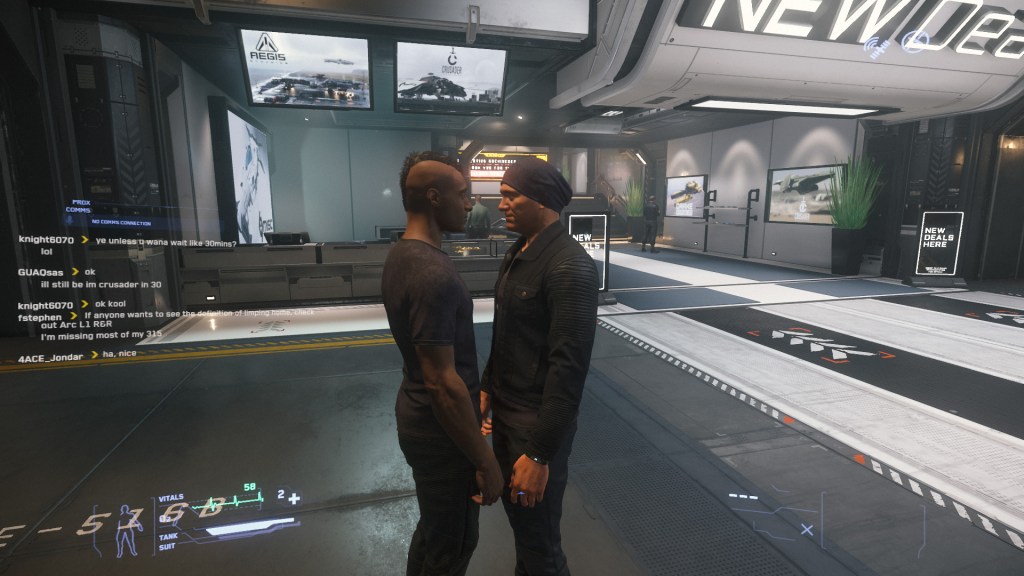Select the 'No Comms Connection' status bar
The height and width of the screenshot is (576, 1024).
[x=121, y=221]
